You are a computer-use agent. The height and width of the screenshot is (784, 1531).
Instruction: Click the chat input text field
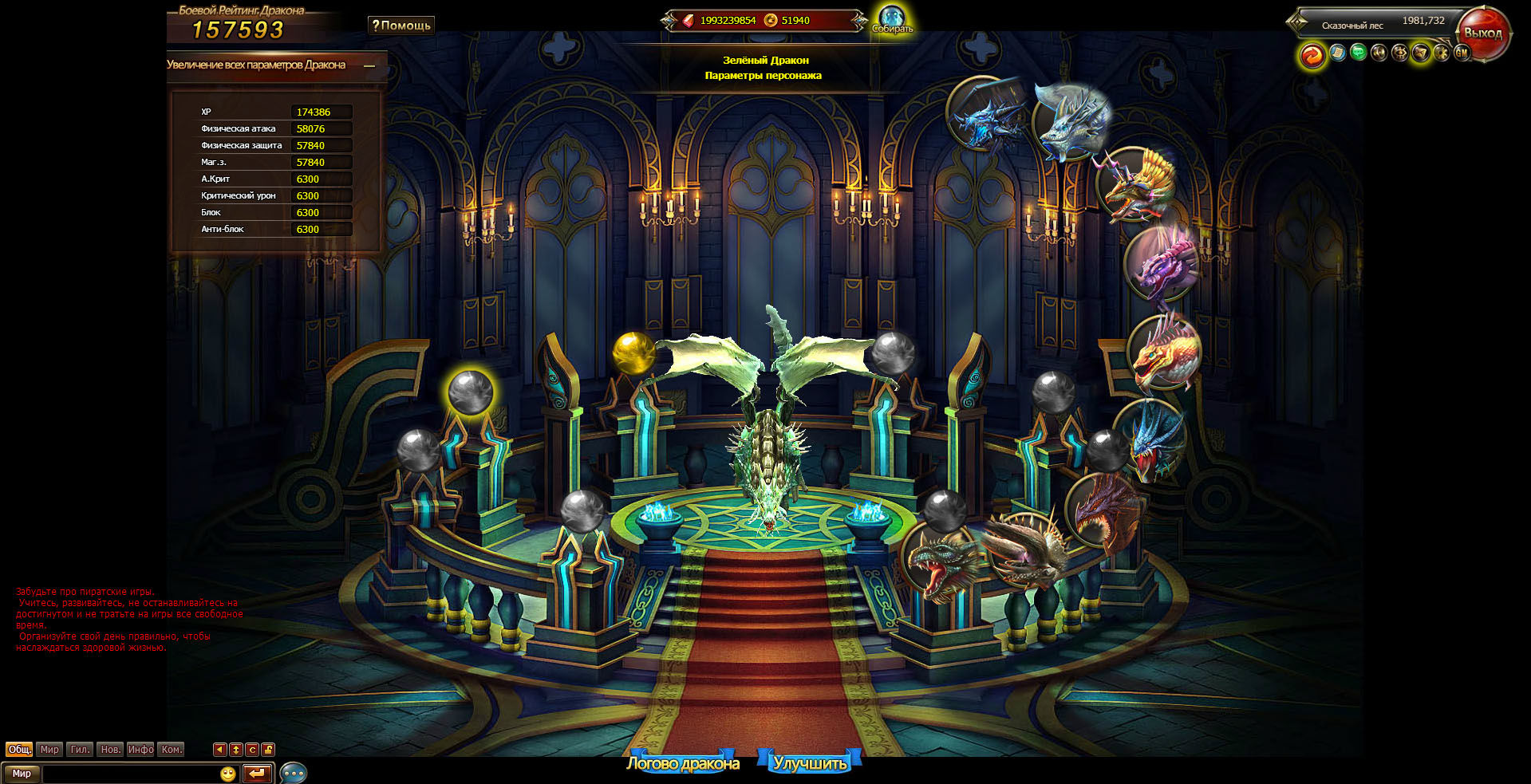[x=129, y=774]
